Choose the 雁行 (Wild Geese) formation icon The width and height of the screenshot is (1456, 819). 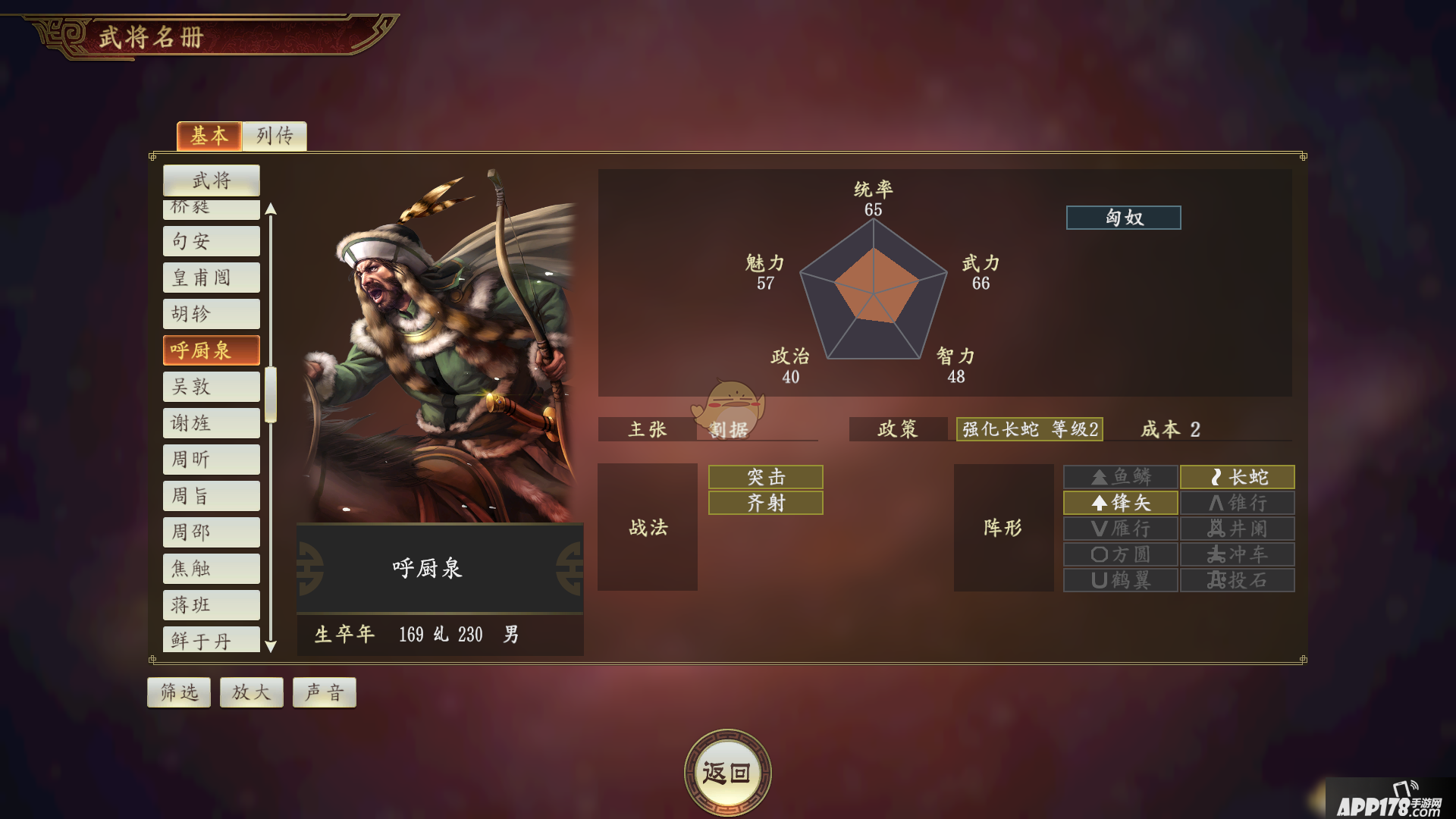[x=1119, y=529]
